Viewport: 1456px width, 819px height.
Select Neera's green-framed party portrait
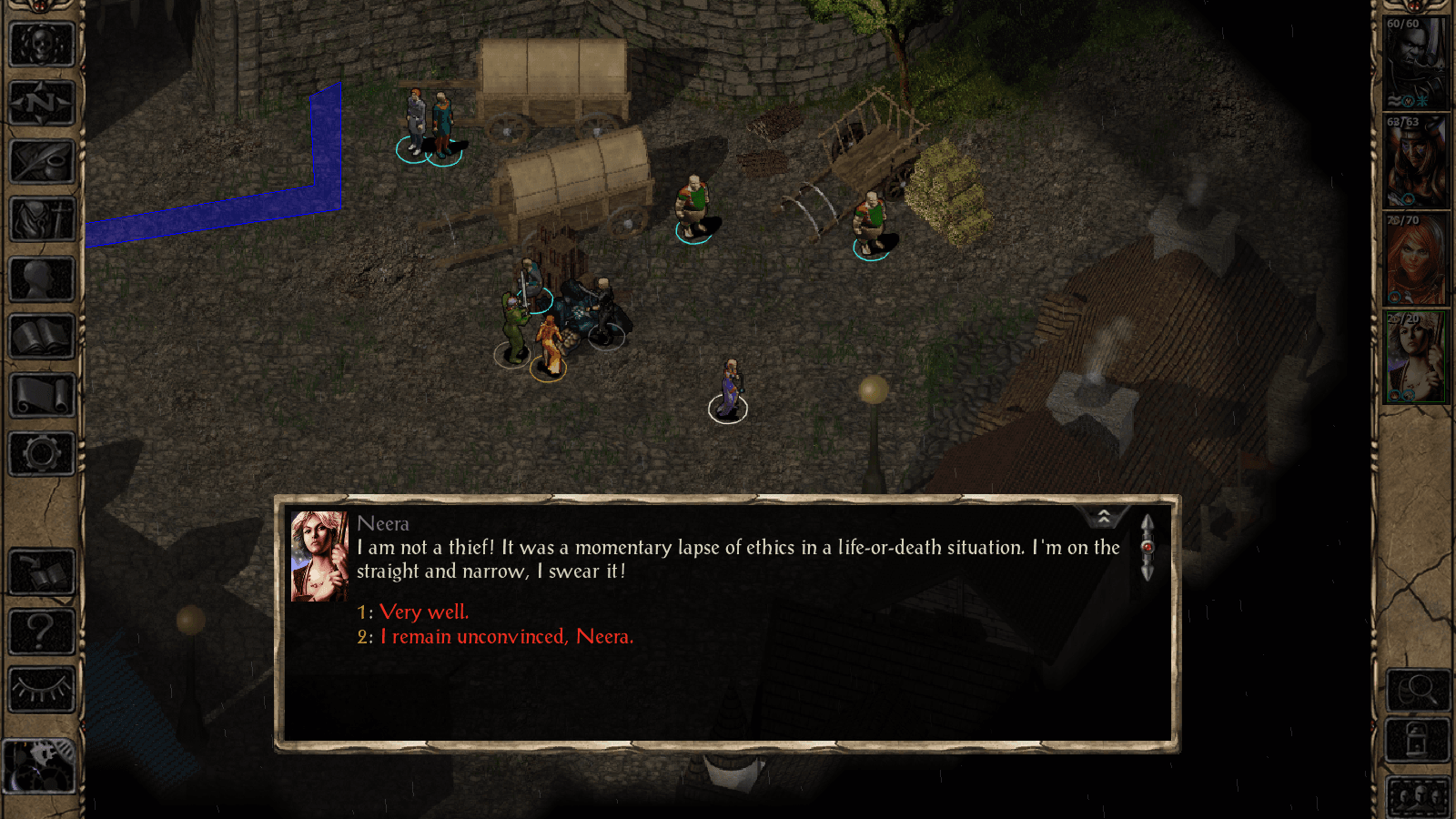pyautogui.click(x=1415, y=358)
